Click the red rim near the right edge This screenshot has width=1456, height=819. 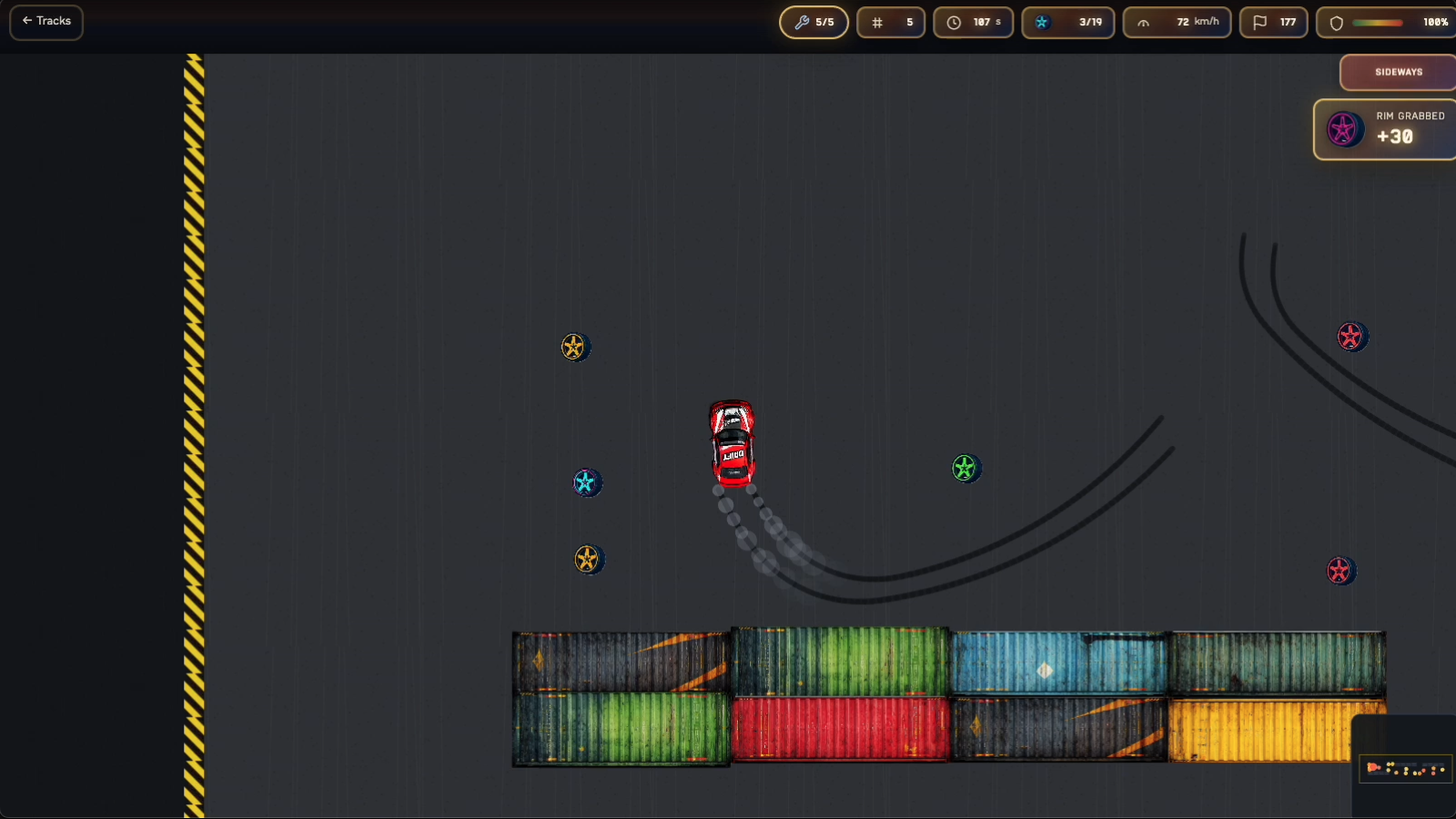(x=1340, y=571)
